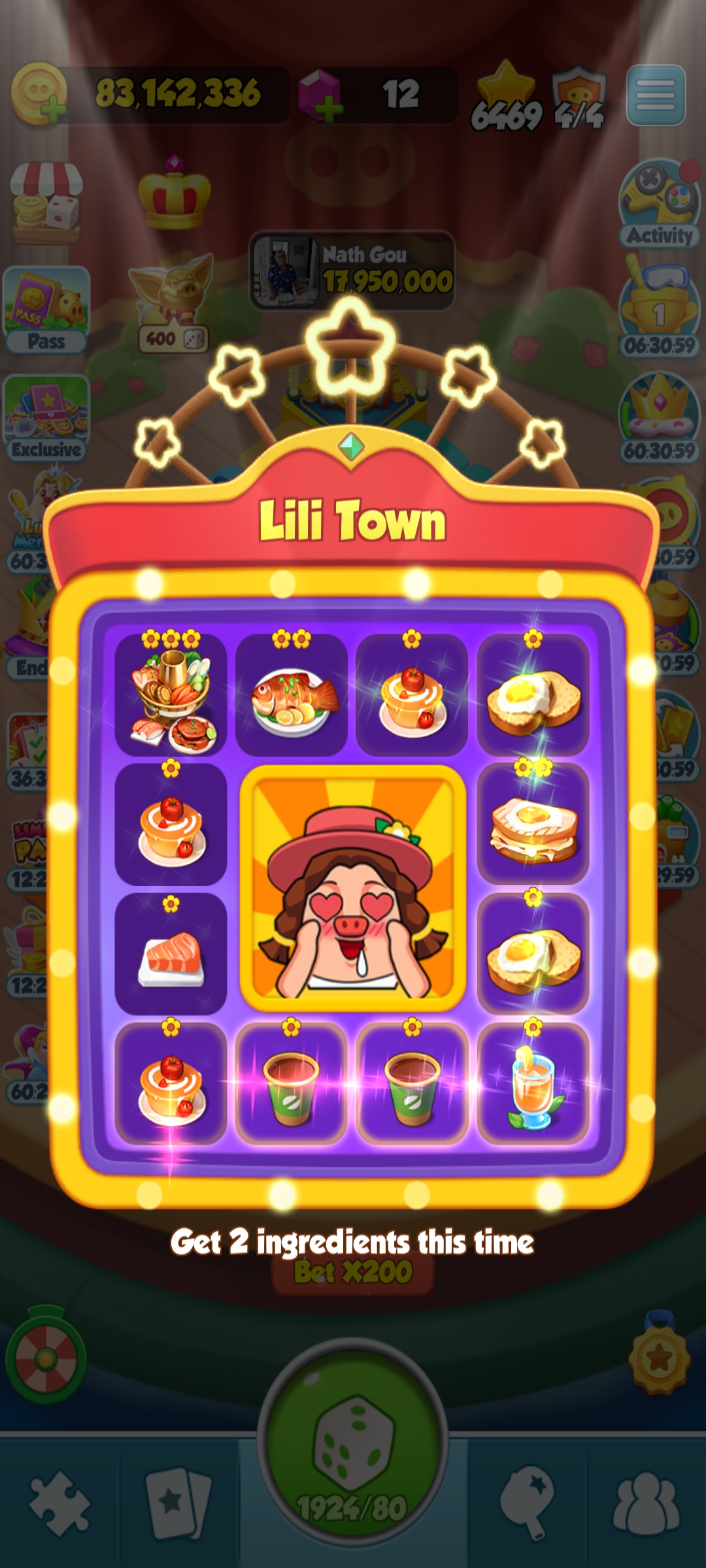Open the spin wheel icon

coord(46,1359)
